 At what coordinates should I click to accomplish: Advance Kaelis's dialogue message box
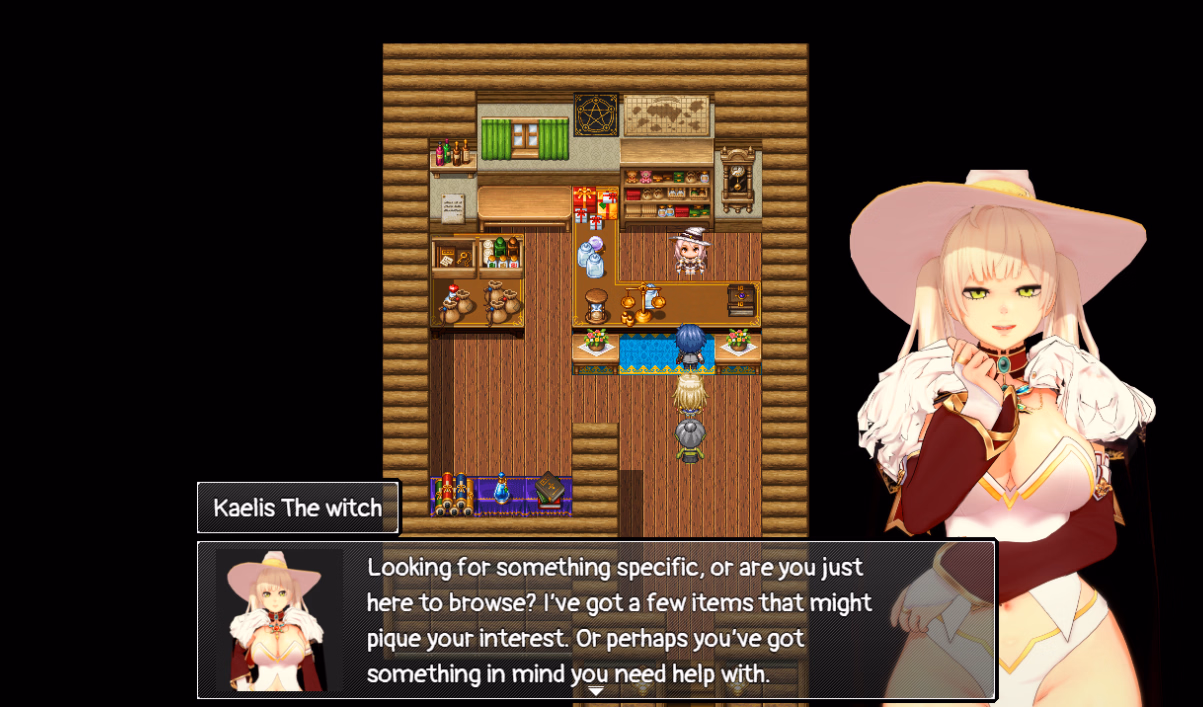click(619, 619)
